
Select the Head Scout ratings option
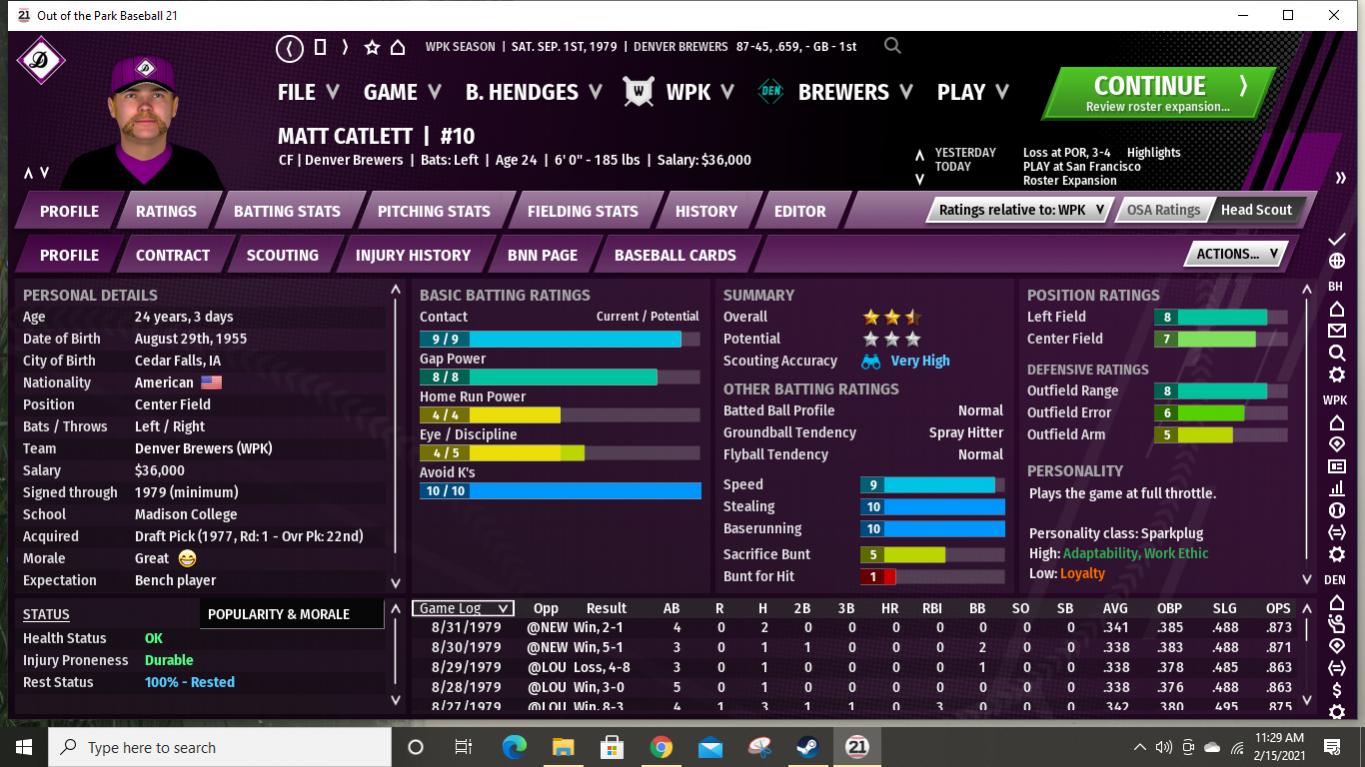pyautogui.click(x=1255, y=210)
